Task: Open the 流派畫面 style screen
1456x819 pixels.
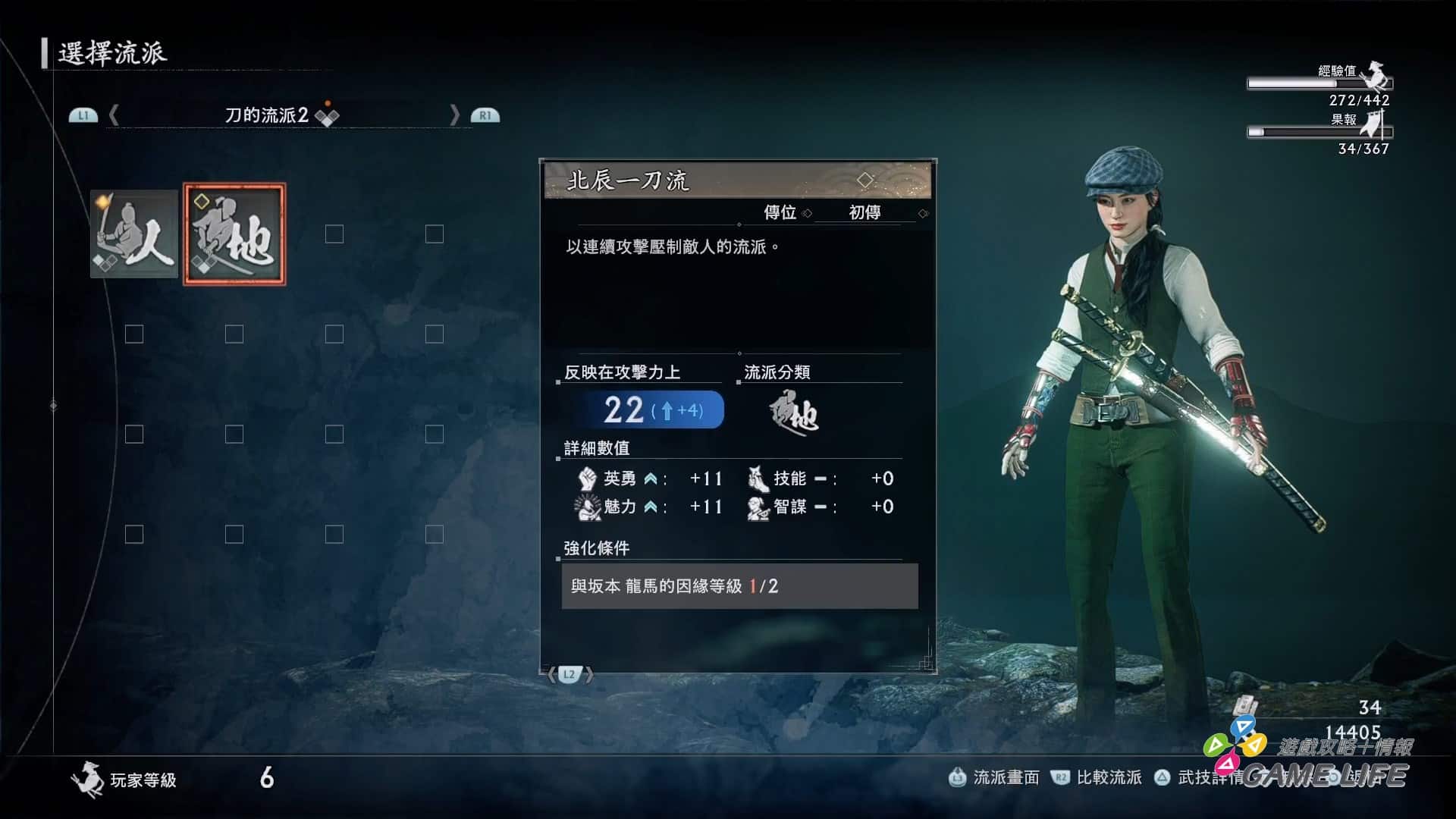Action: [994, 777]
